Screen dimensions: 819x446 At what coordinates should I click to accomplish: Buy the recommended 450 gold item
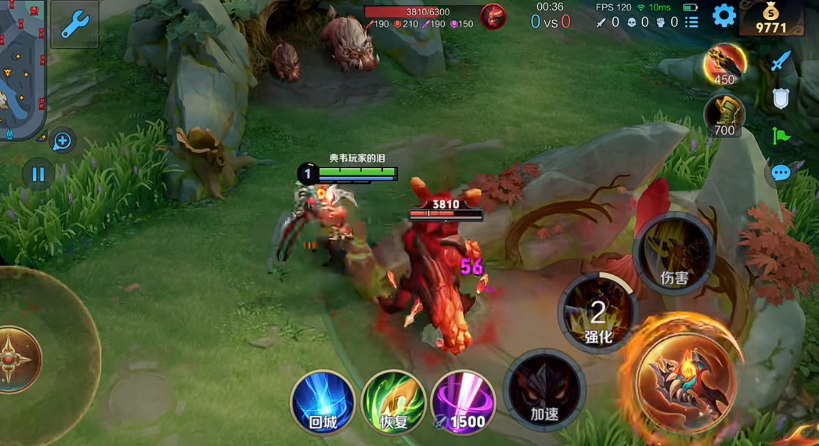click(722, 64)
